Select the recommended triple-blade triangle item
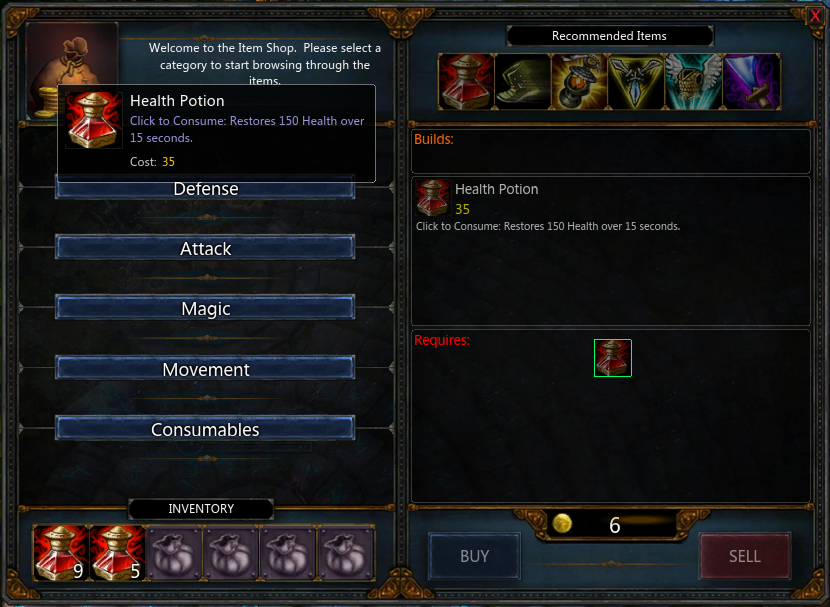This screenshot has width=830, height=607. tap(637, 81)
